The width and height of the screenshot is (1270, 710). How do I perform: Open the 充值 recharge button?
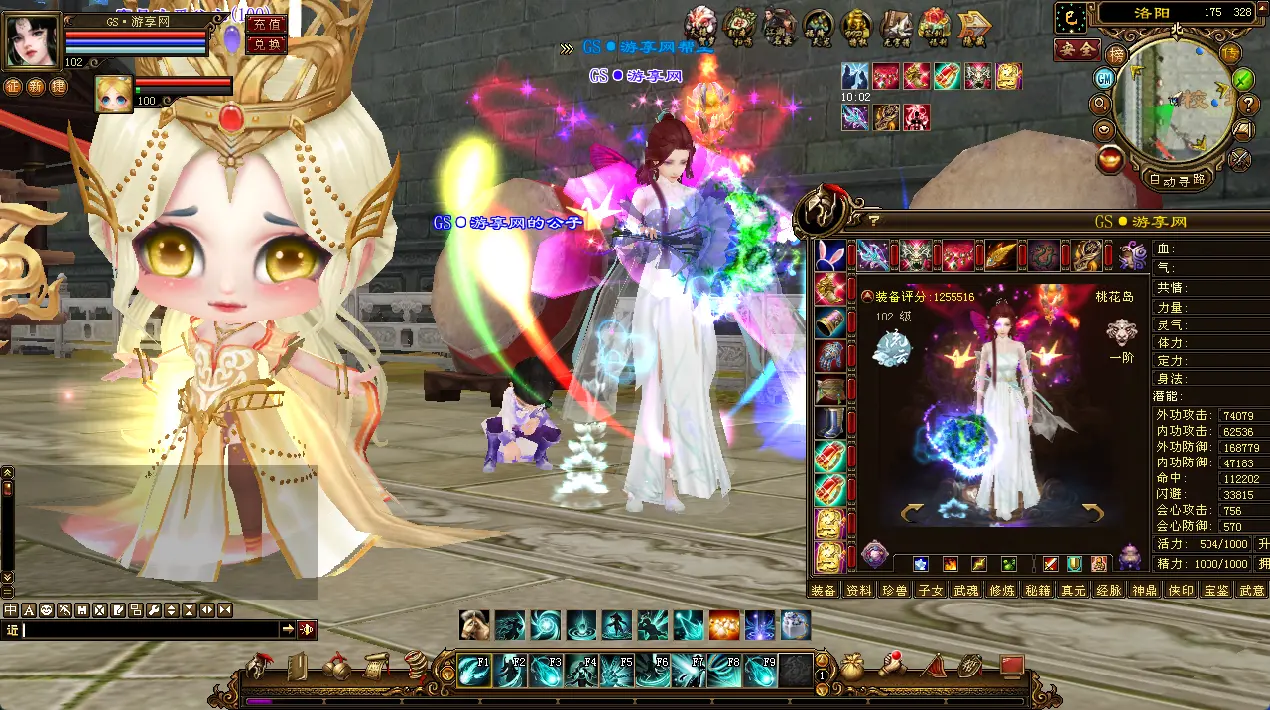tap(265, 24)
